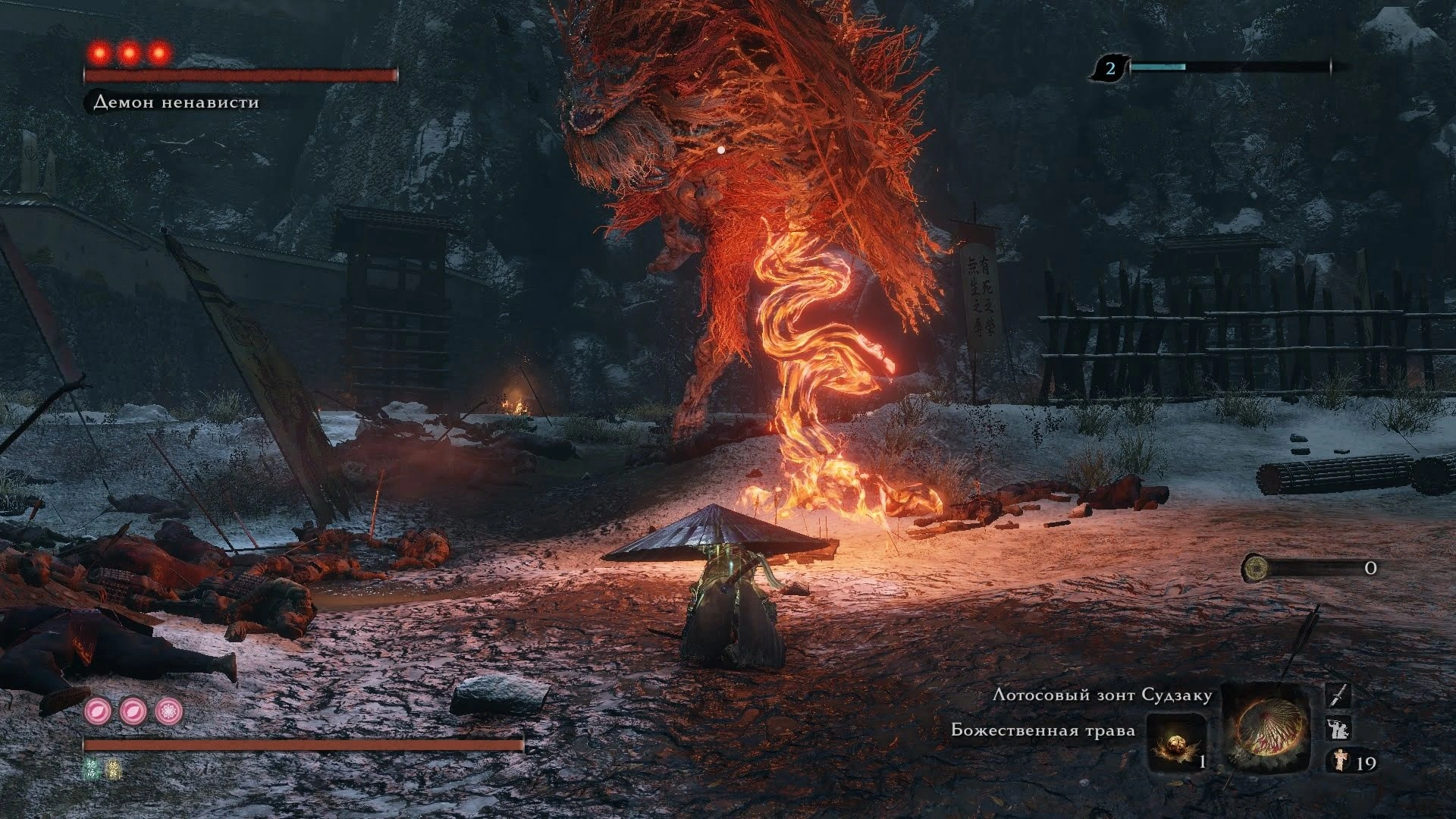Click the green kanji status buff icon
Viewport: 1456px width, 819px height.
coord(93,768)
